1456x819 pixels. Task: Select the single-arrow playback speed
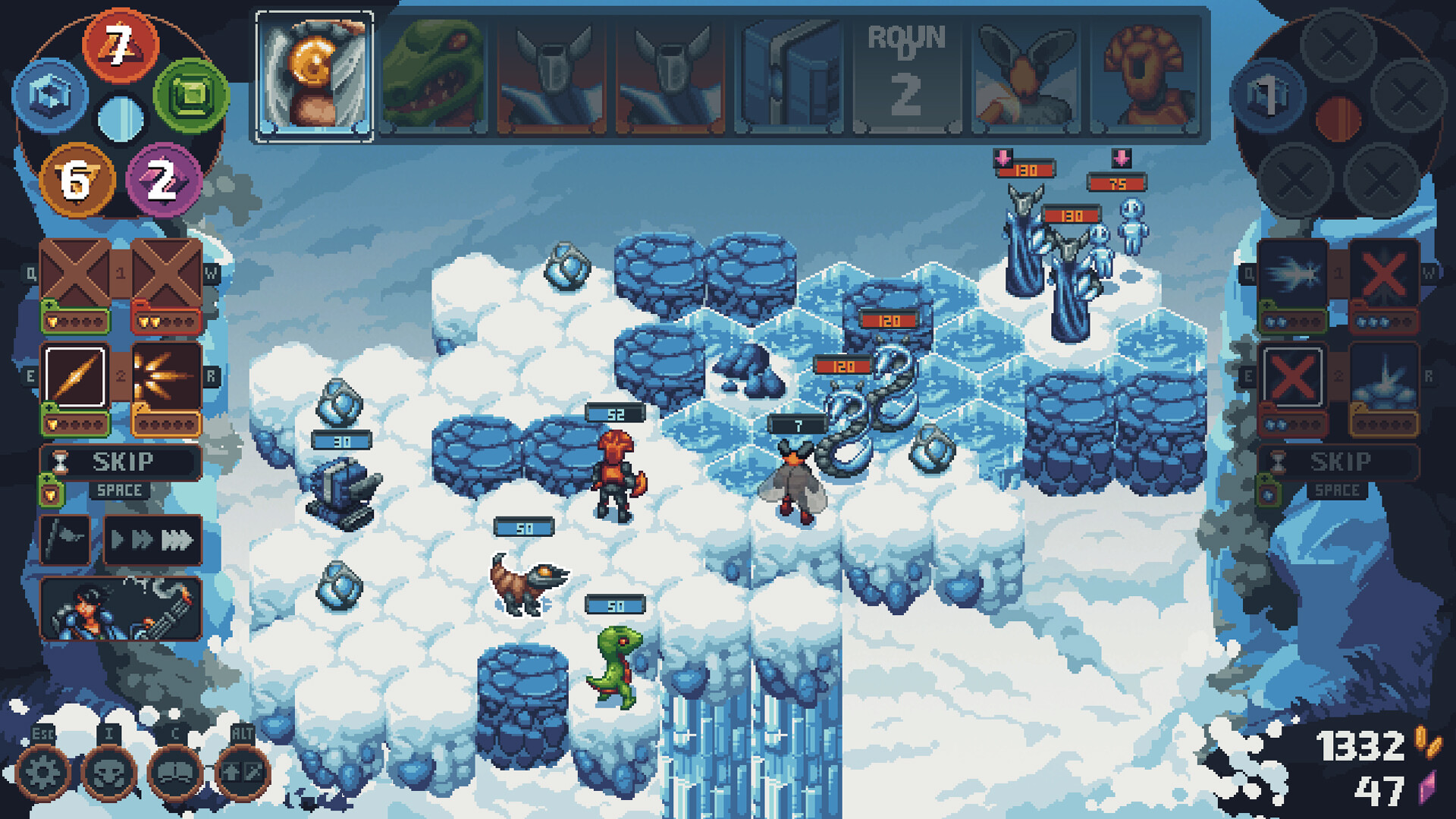(117, 538)
